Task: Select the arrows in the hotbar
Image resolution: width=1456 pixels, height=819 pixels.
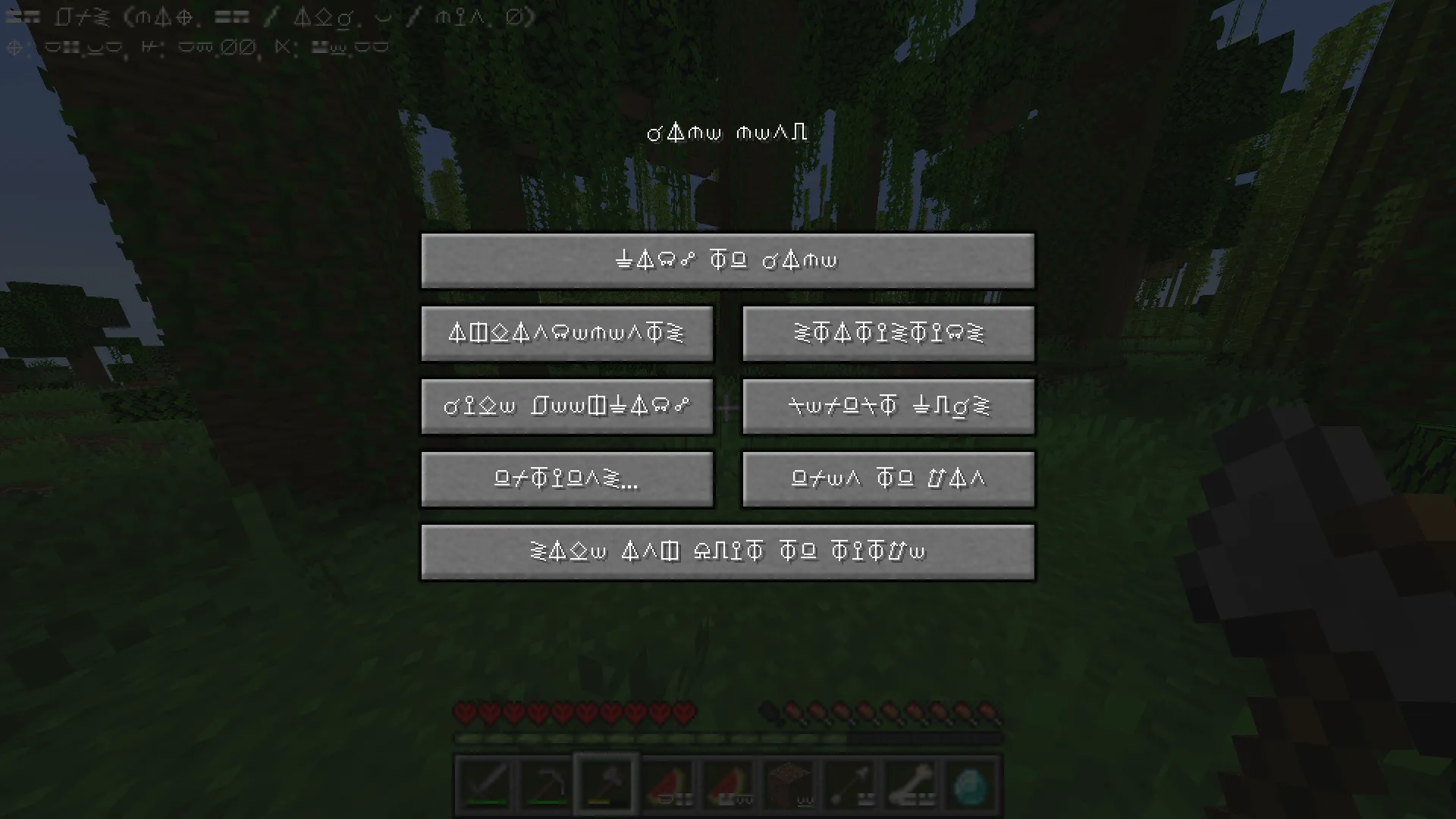Action: [849, 781]
